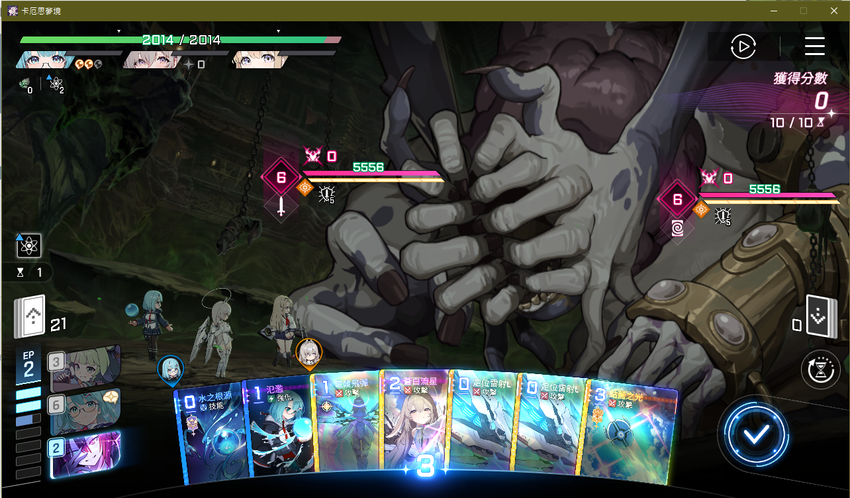This screenshot has height=498, width=850.
Task: Open the atom buff icon on the left edge
Action: (x=28, y=244)
